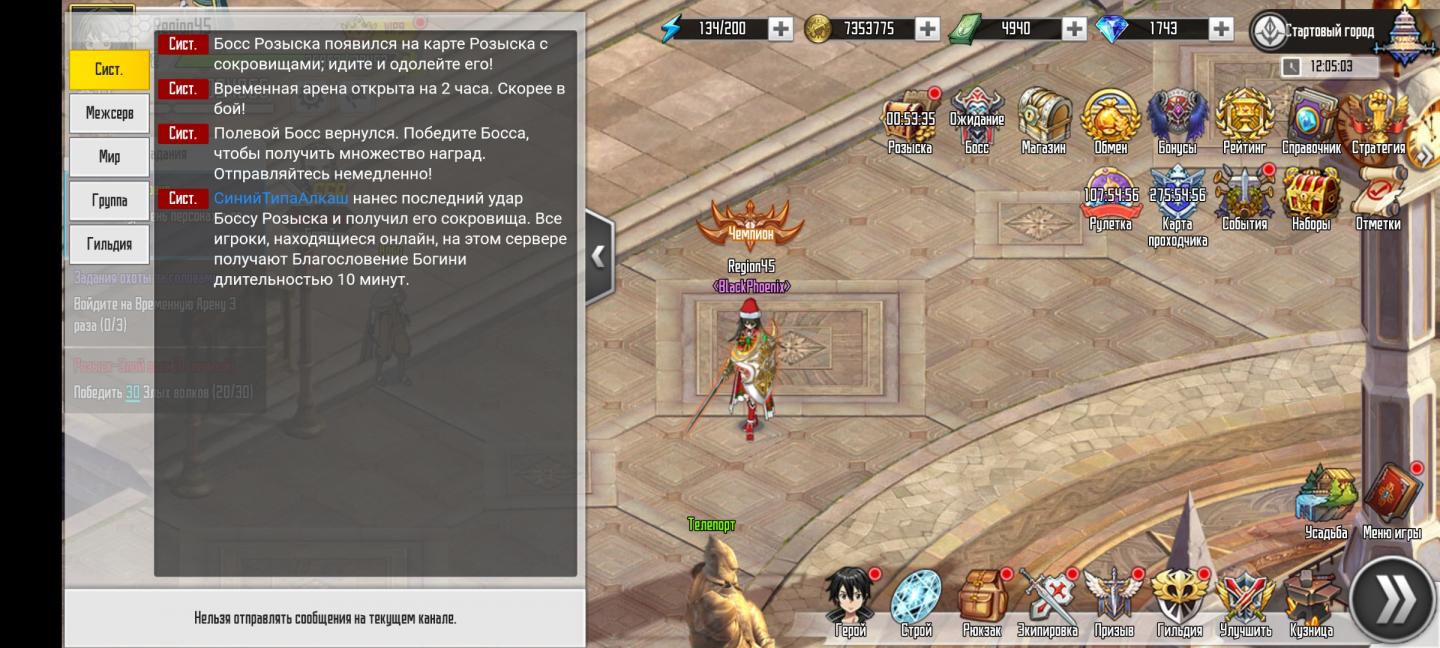This screenshot has height=648, width=1440.
Task: Enter the Кузница forge menu
Action: [1311, 600]
